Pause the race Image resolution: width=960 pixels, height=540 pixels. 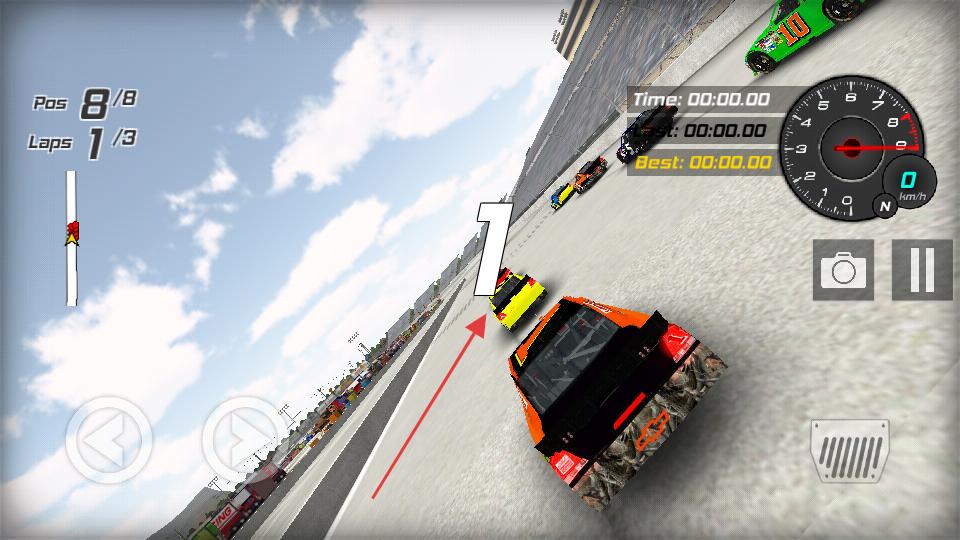click(922, 269)
